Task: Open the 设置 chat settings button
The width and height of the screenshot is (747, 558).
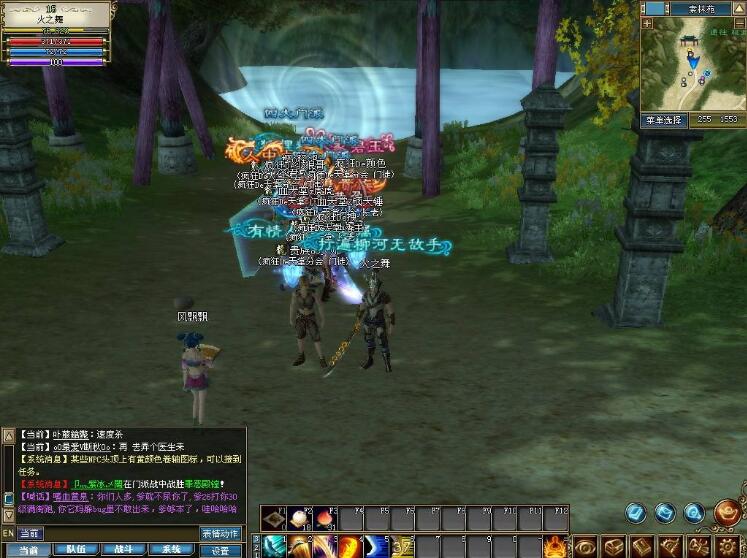Action: (221, 550)
